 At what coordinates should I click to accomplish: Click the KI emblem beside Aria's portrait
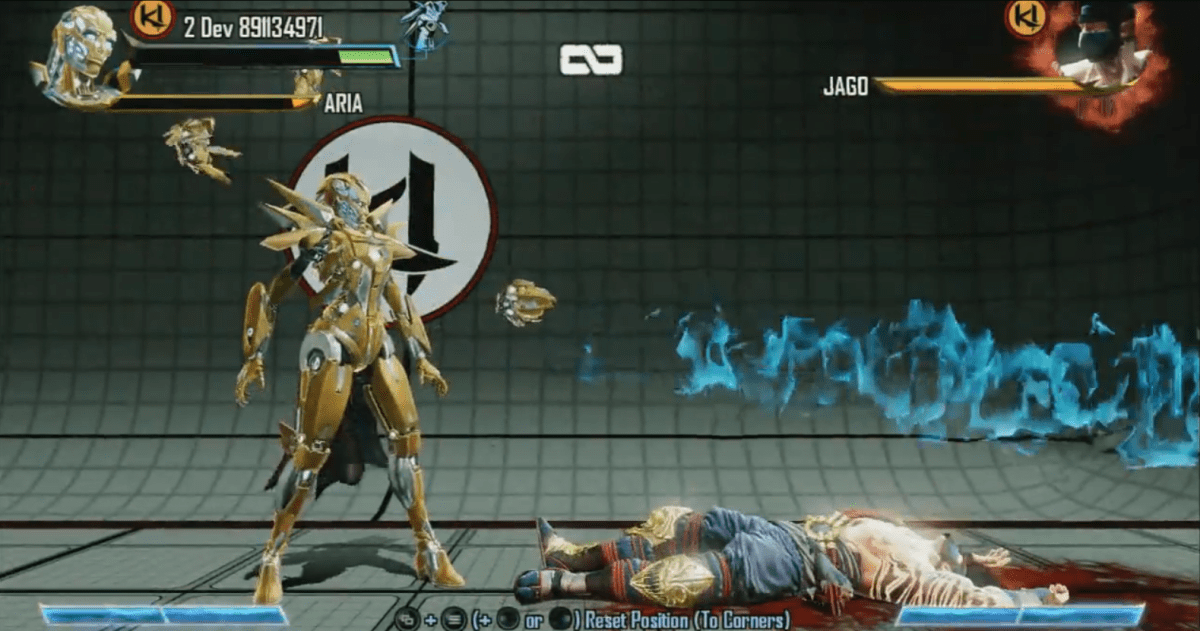[x=153, y=17]
